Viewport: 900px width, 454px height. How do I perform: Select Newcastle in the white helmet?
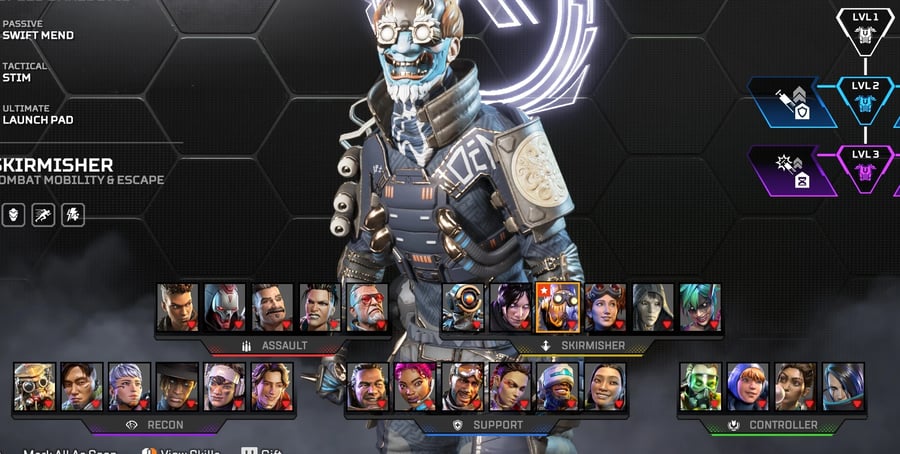(x=558, y=386)
